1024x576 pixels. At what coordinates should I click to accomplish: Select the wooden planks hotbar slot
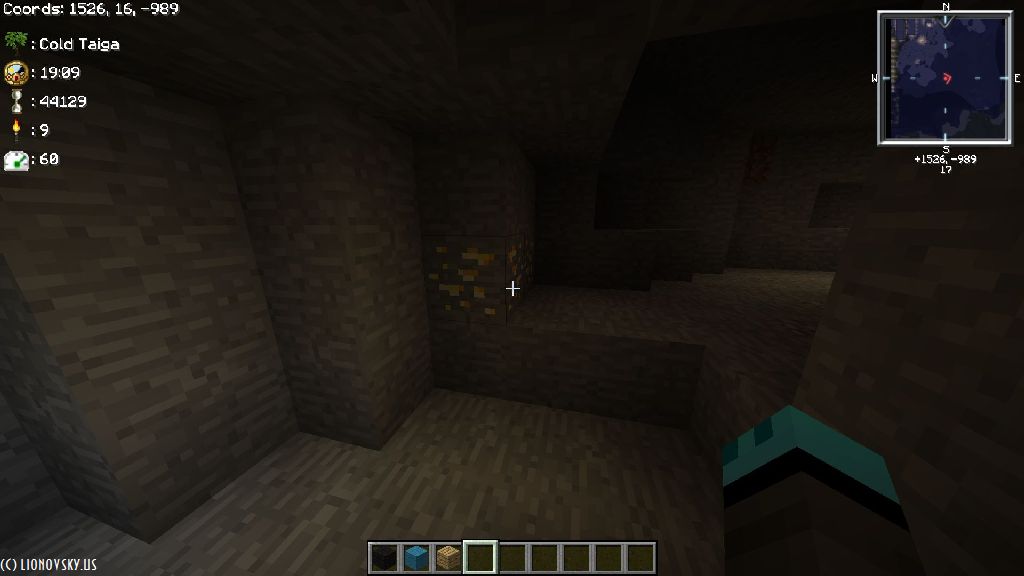tap(448, 557)
